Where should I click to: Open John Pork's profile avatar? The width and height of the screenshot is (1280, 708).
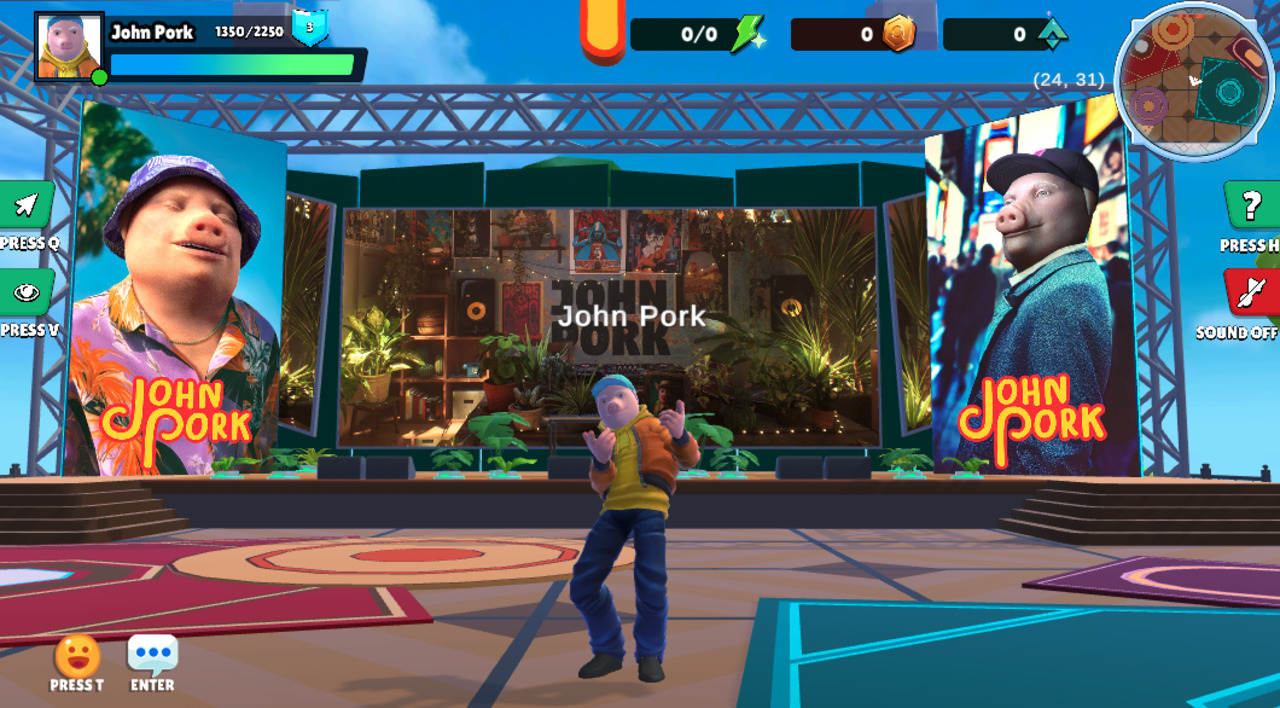click(69, 47)
